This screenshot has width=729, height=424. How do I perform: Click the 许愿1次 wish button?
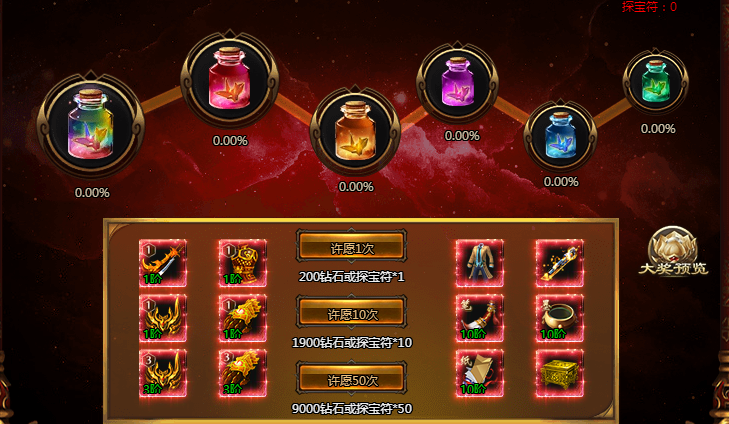coord(351,247)
